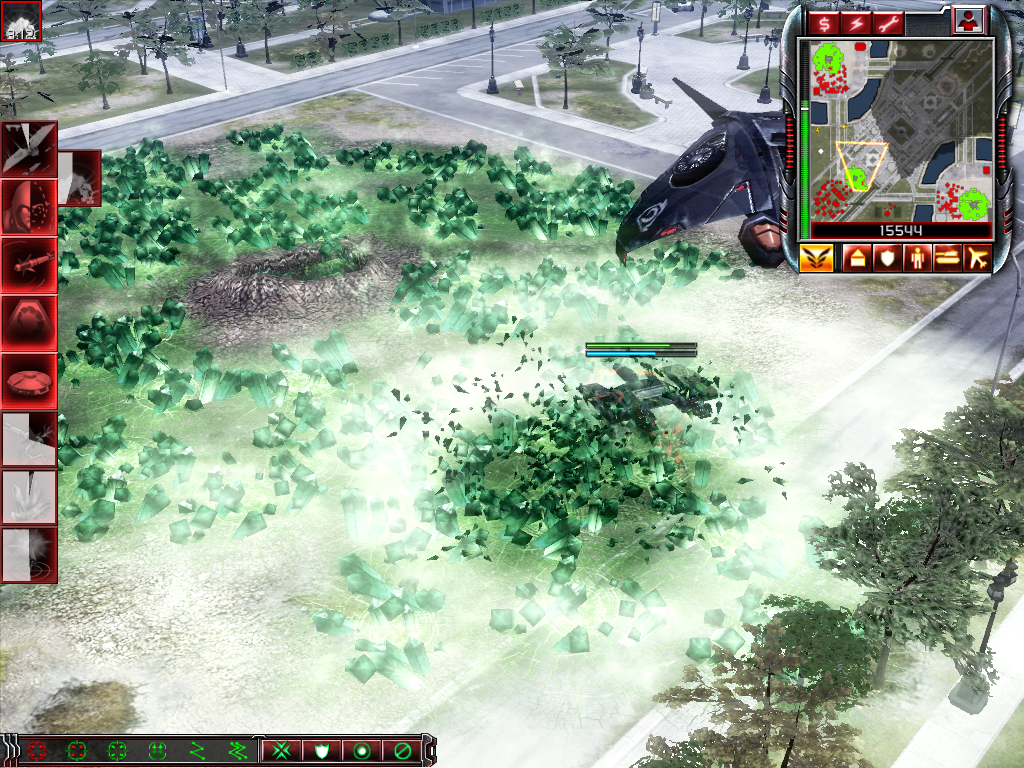Open the tank vehicles build tab

tap(946, 258)
